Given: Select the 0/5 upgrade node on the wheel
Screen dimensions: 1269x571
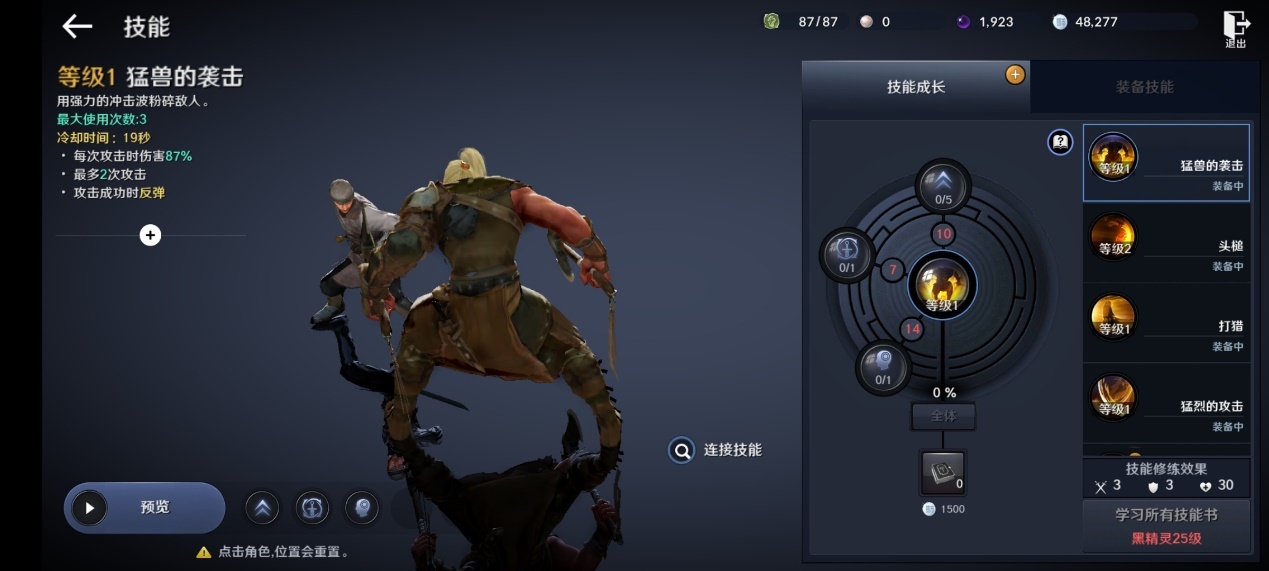Looking at the screenshot, I should click(943, 185).
